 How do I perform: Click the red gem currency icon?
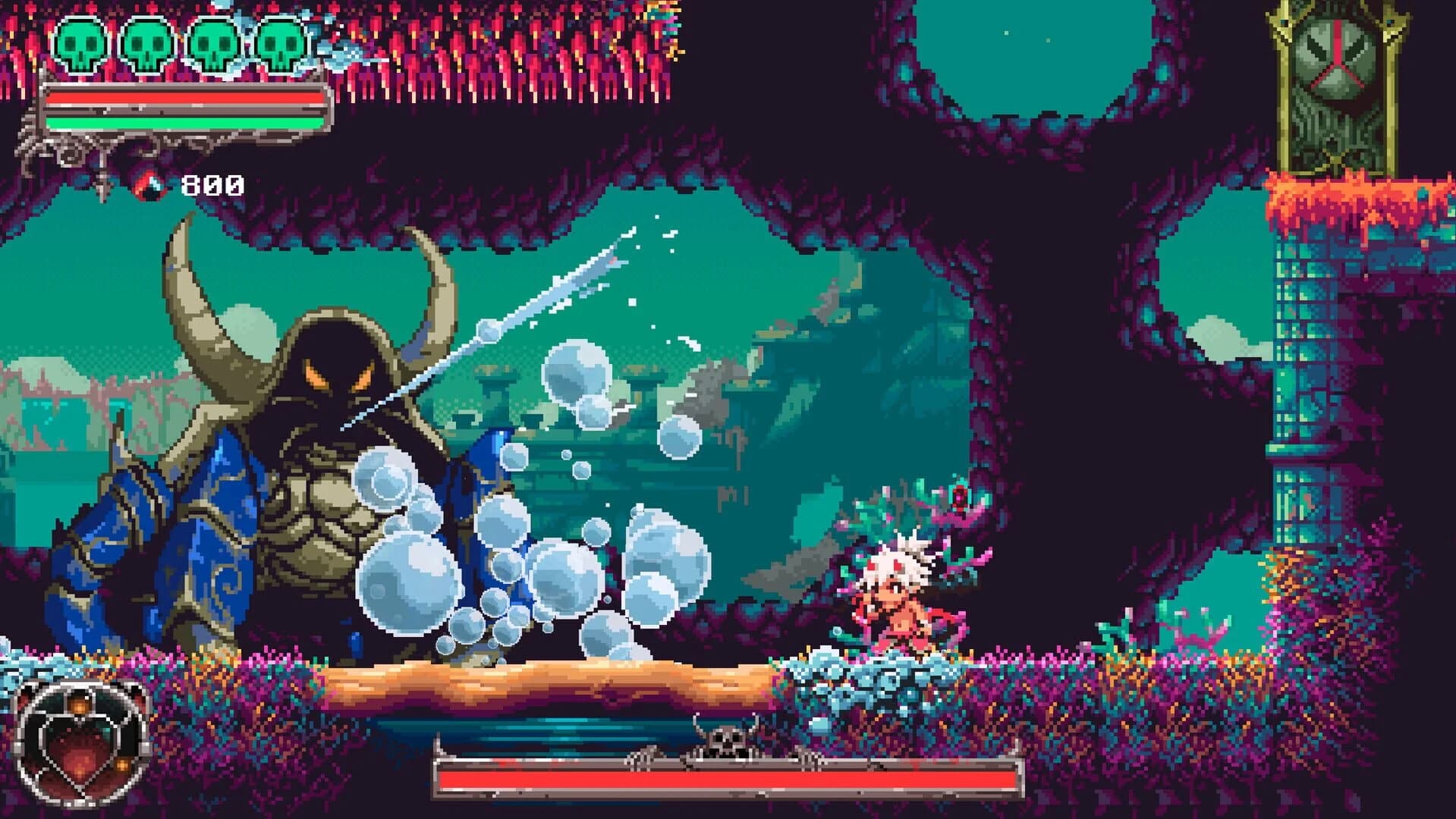pos(149,184)
